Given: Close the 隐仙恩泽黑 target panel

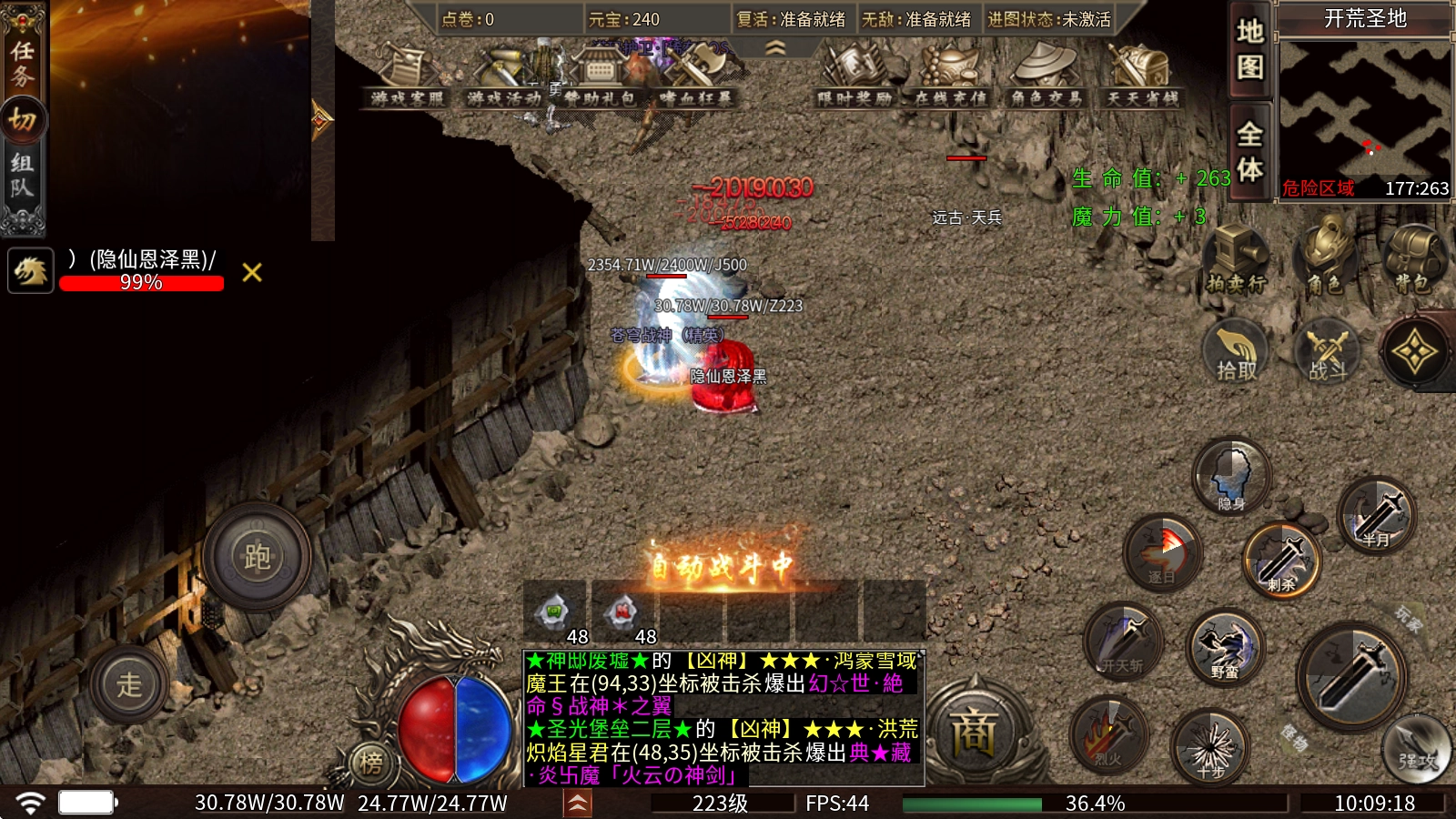Looking at the screenshot, I should tap(252, 272).
